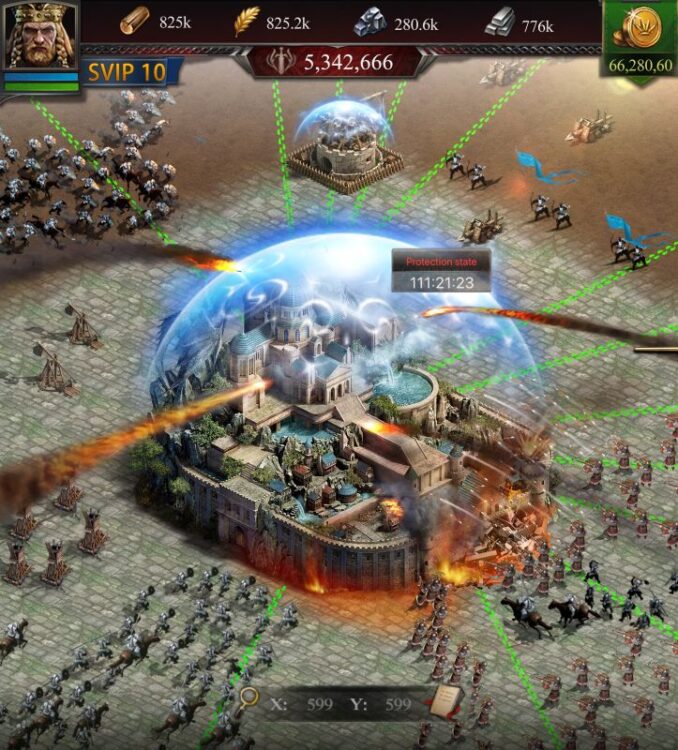The image size is (678, 750).
Task: Tap the wheat food resource icon
Action: pyautogui.click(x=246, y=22)
